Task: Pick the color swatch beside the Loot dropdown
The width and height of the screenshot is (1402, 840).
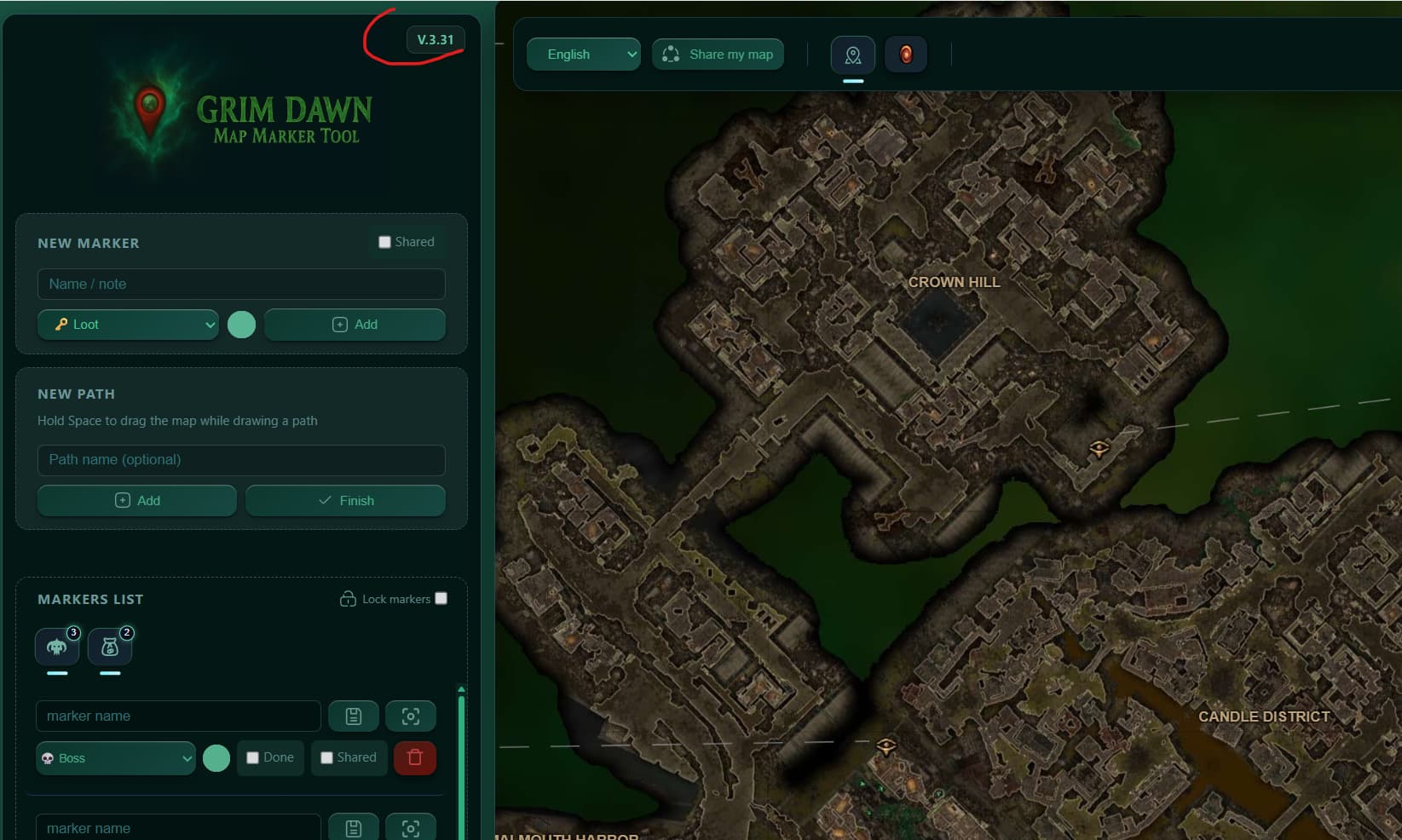Action: coord(241,325)
